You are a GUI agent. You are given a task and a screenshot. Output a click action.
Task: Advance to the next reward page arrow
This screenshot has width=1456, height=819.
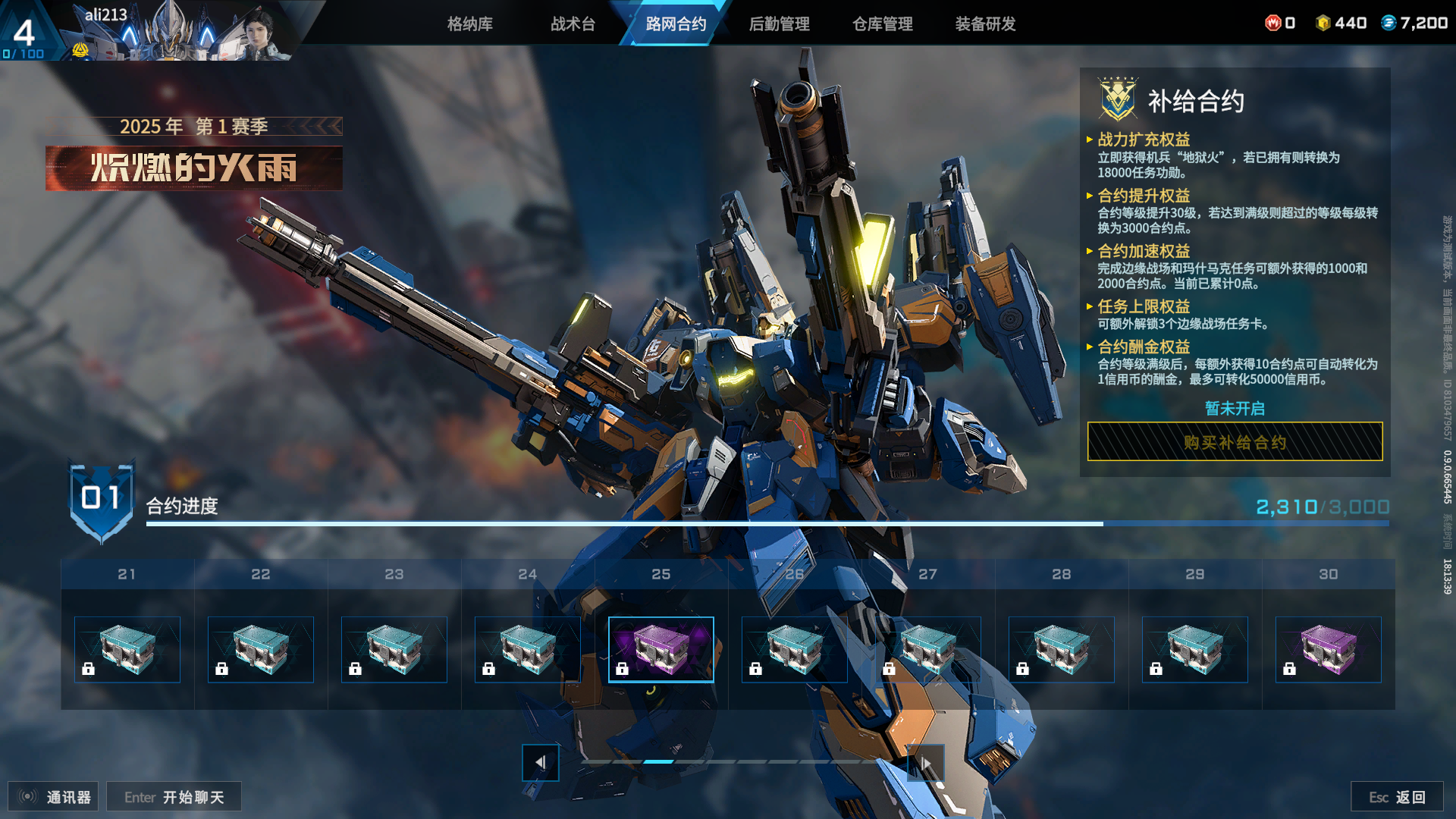[x=925, y=762]
